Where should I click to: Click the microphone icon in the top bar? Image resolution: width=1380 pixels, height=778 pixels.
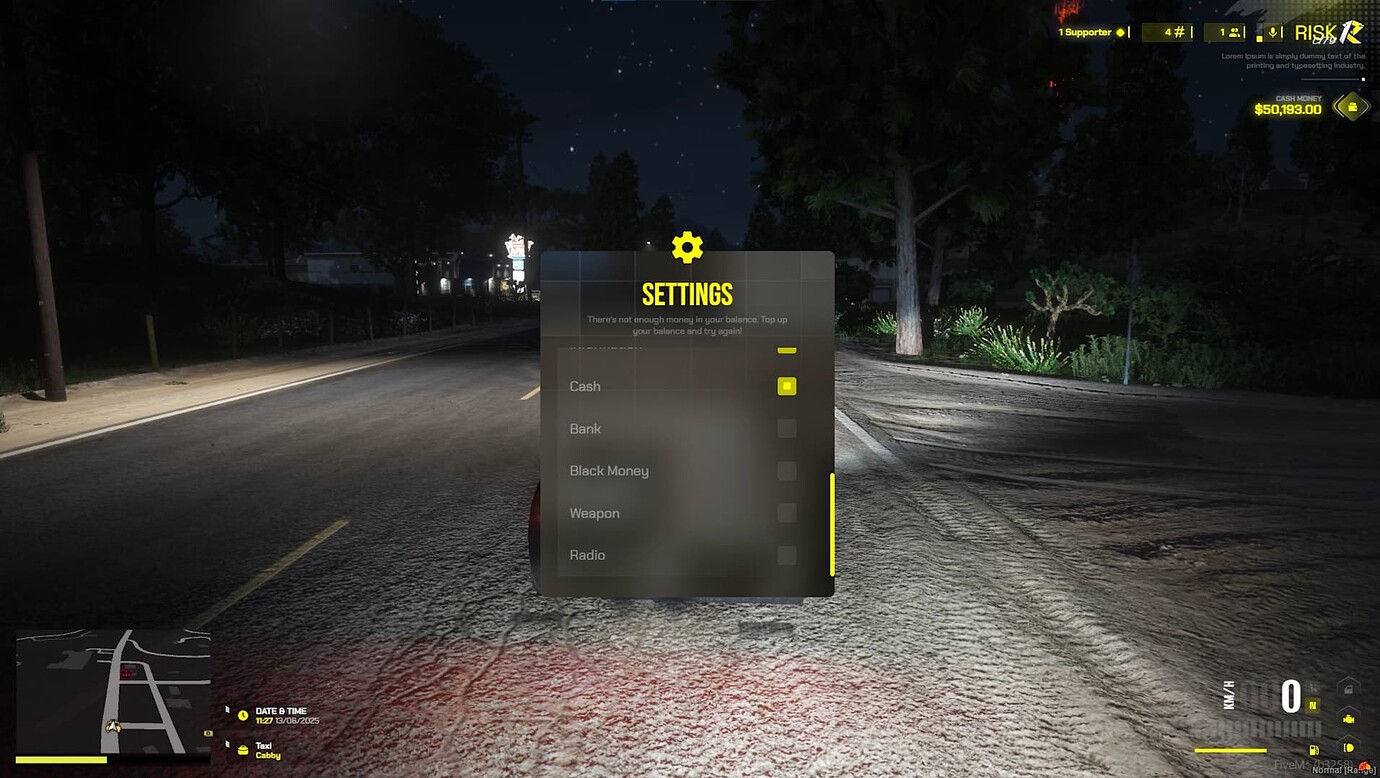pos(1272,32)
